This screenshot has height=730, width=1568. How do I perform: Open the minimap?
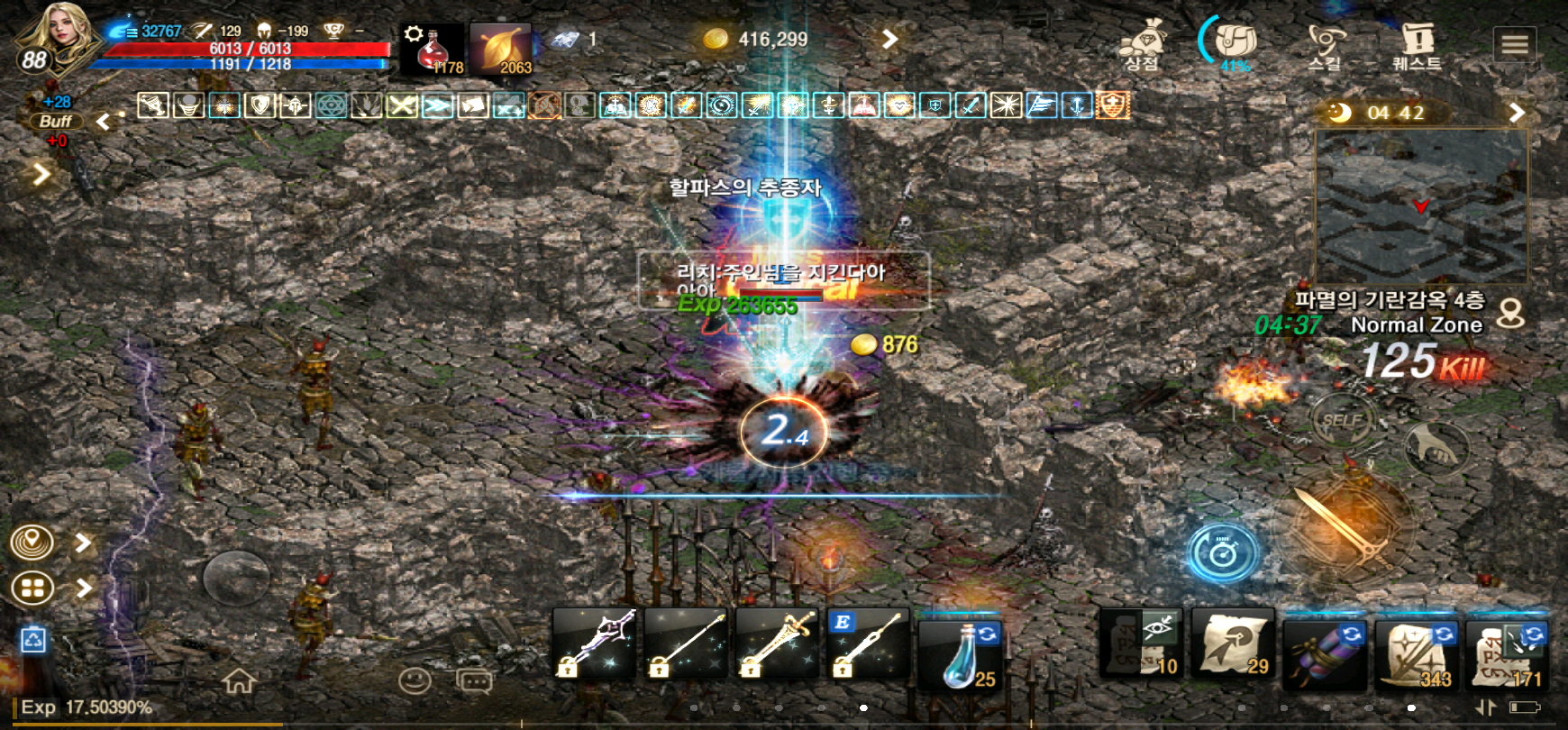point(1421,206)
